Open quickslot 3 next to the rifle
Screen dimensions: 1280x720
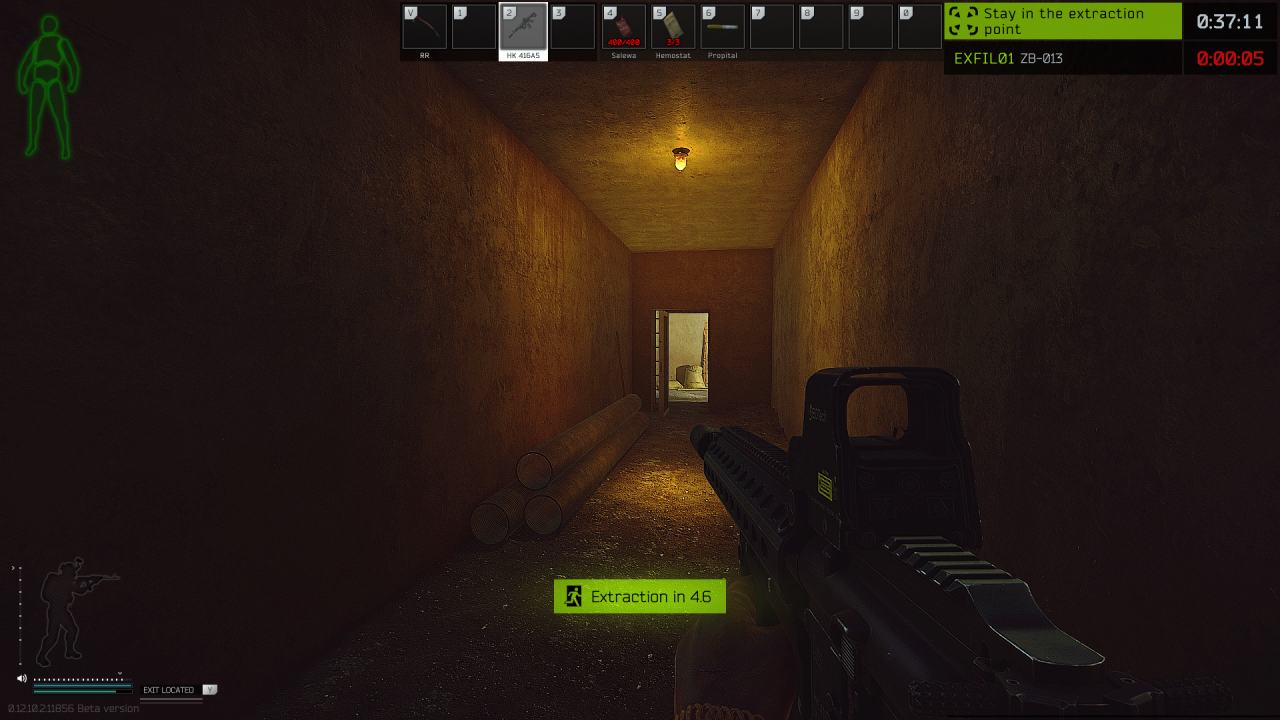coord(573,27)
